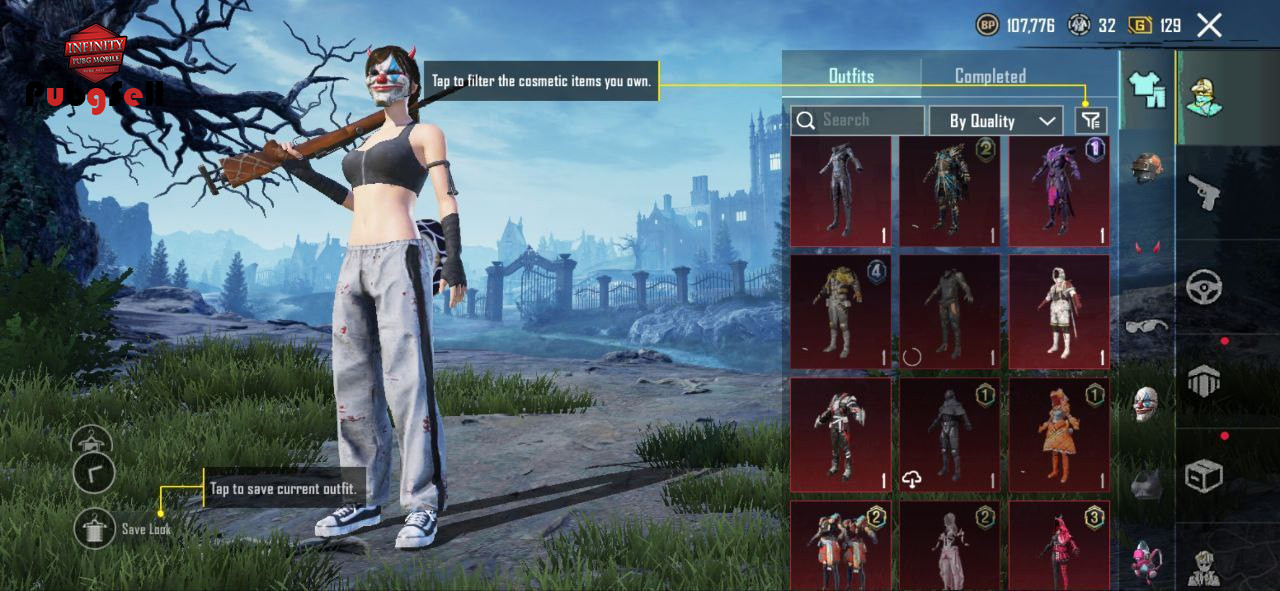Pick the orange dress outfit

1058,434
